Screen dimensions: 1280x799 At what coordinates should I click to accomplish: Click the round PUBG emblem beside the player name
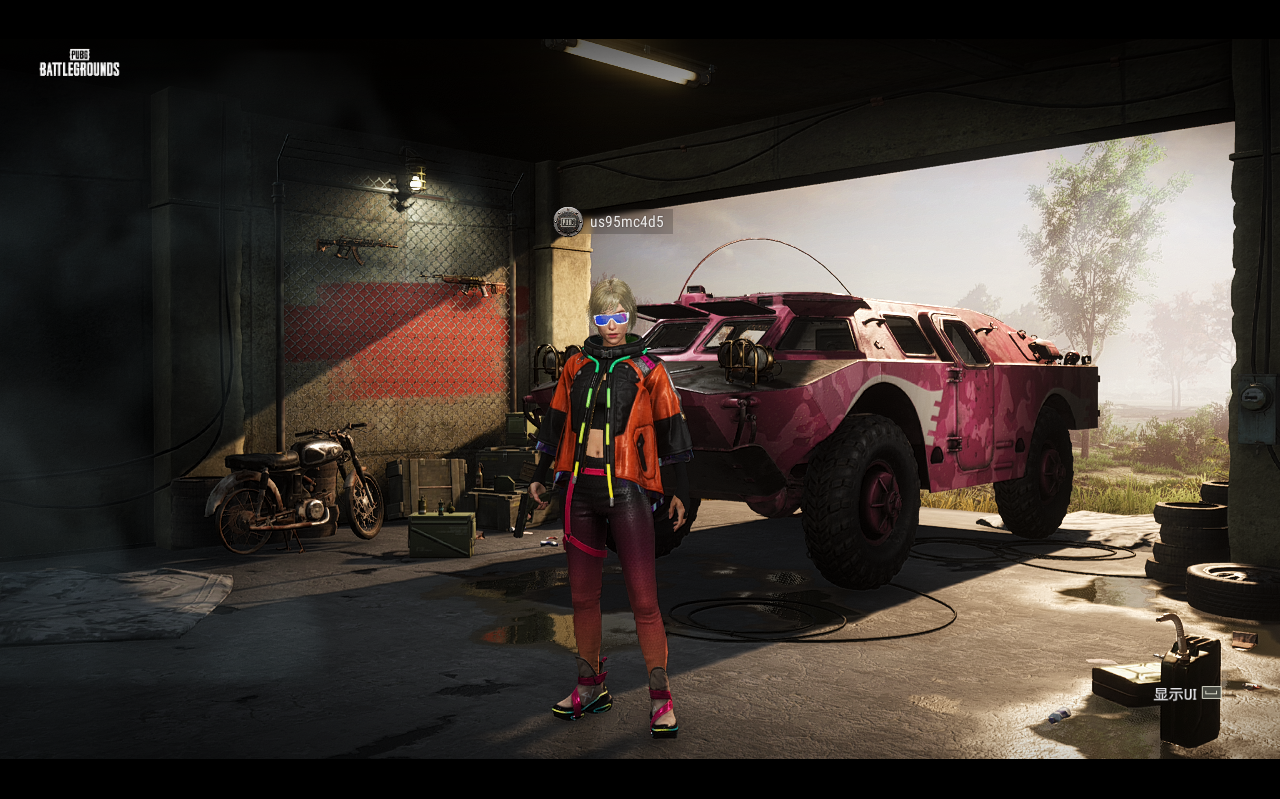click(568, 221)
